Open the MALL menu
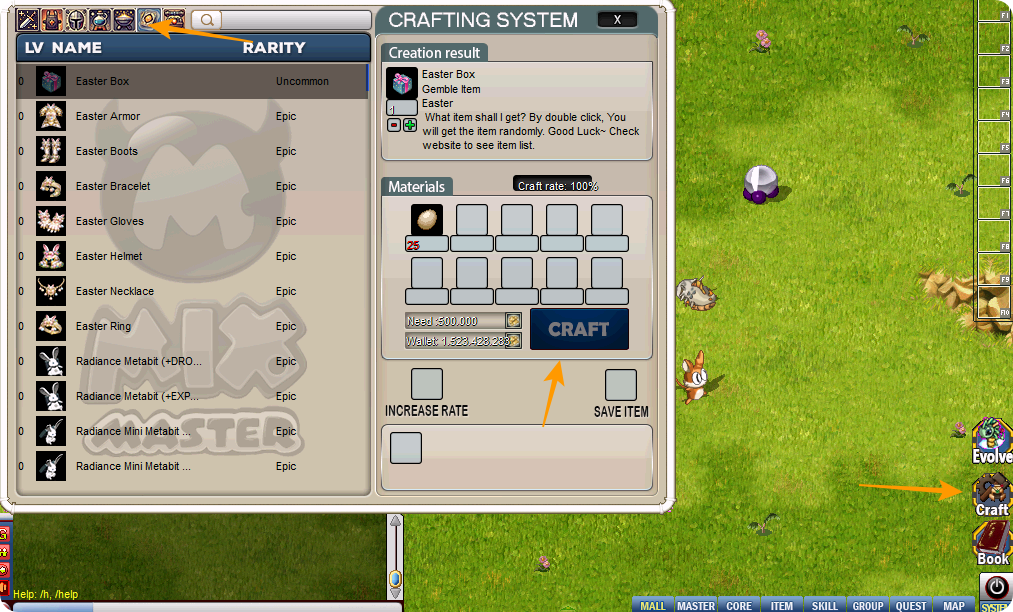Viewport: 1013px width, 612px height. [653, 606]
